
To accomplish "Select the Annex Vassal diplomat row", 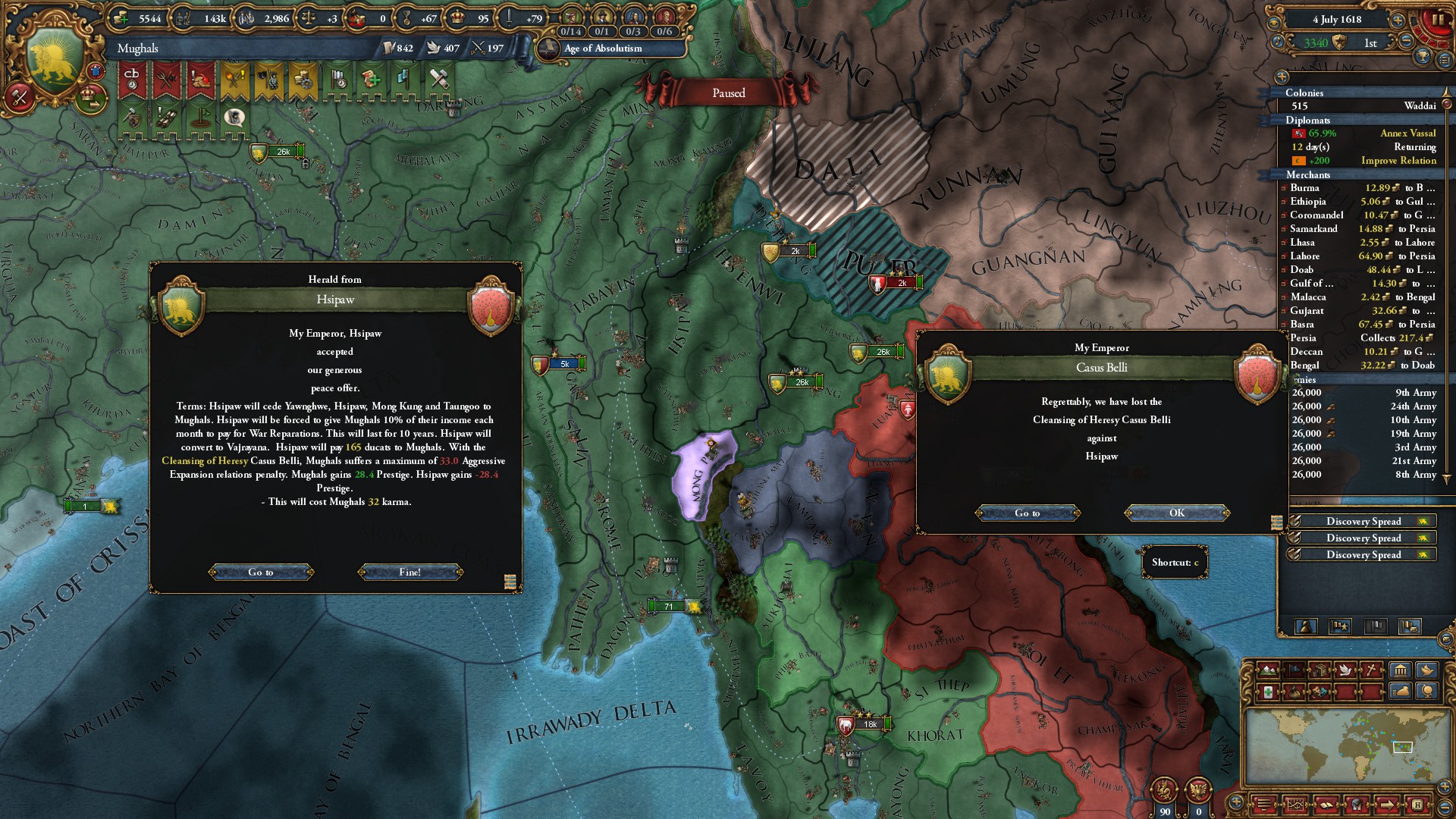I will [x=1365, y=133].
